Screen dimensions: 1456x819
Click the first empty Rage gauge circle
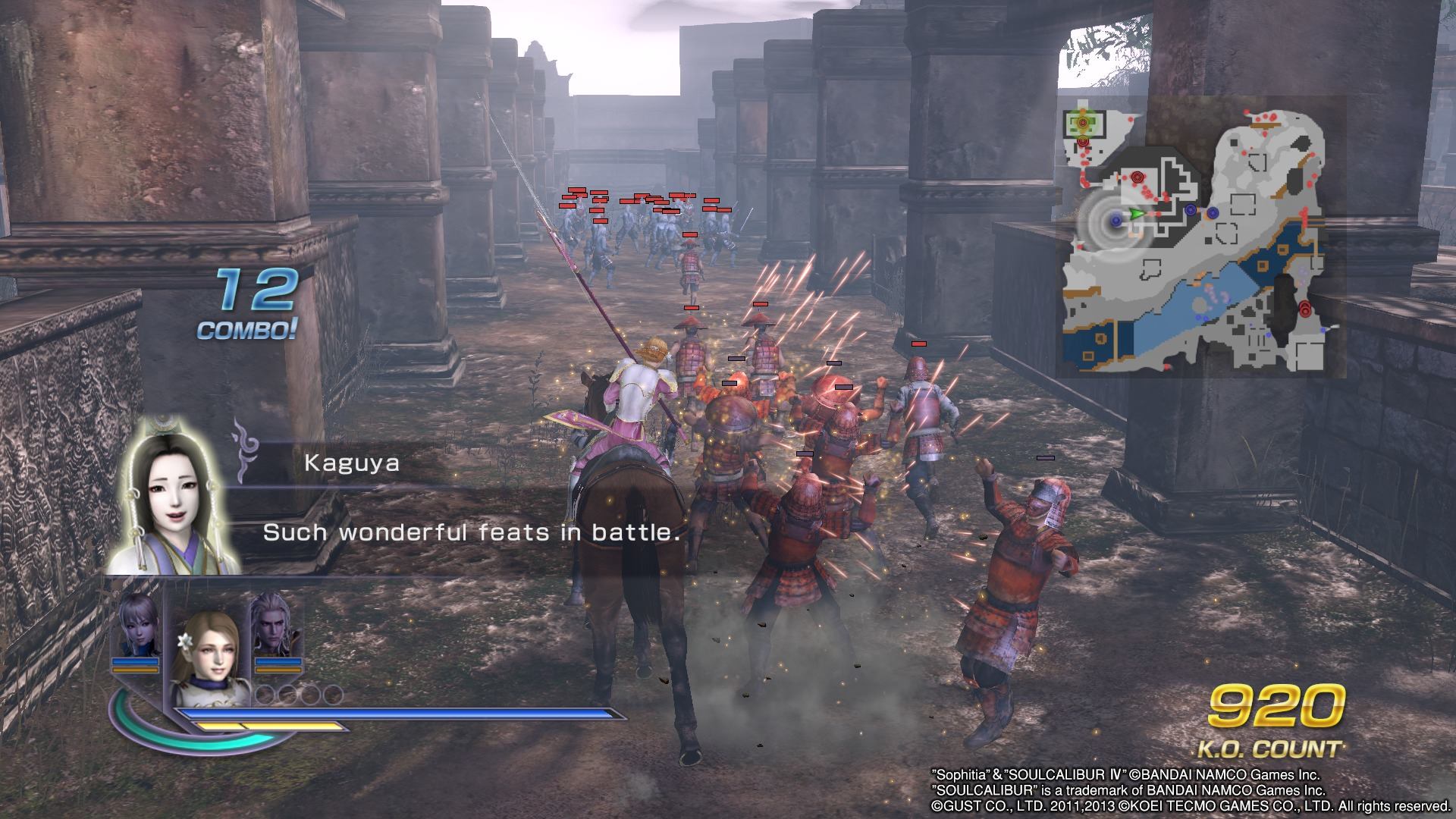click(x=265, y=694)
